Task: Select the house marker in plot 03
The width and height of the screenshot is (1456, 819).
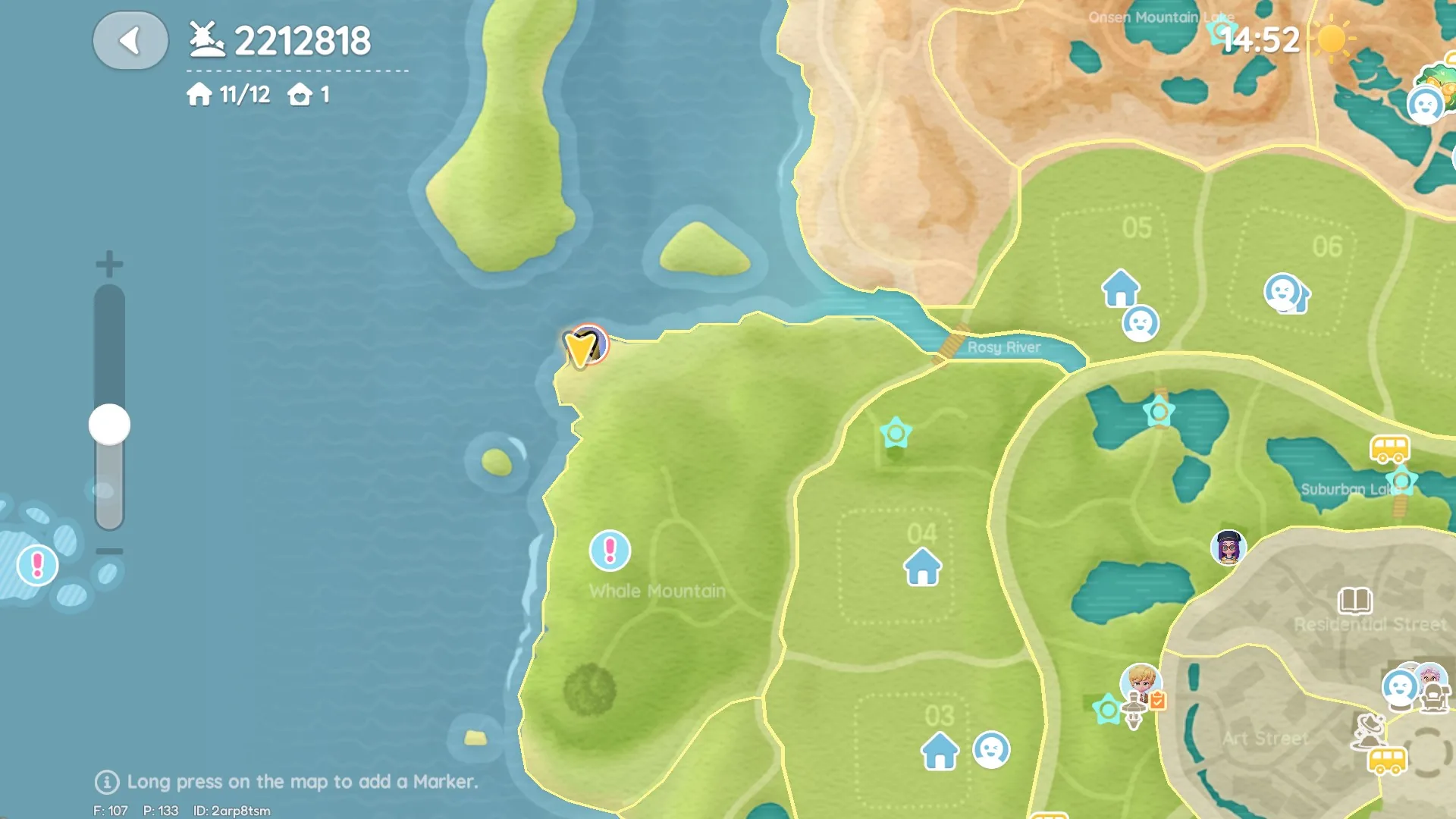Action: (940, 751)
